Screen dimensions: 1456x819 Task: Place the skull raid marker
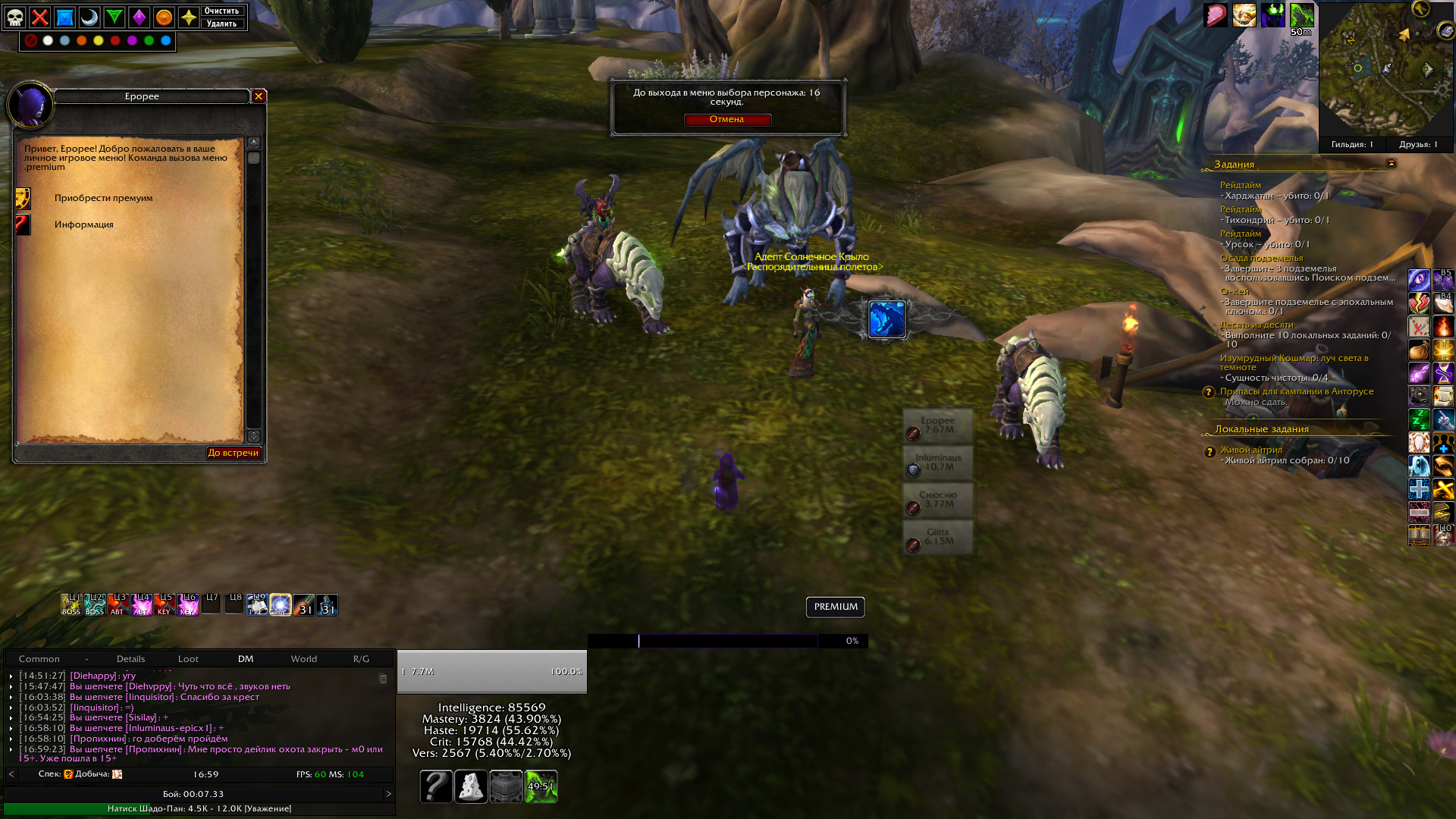click(x=15, y=17)
